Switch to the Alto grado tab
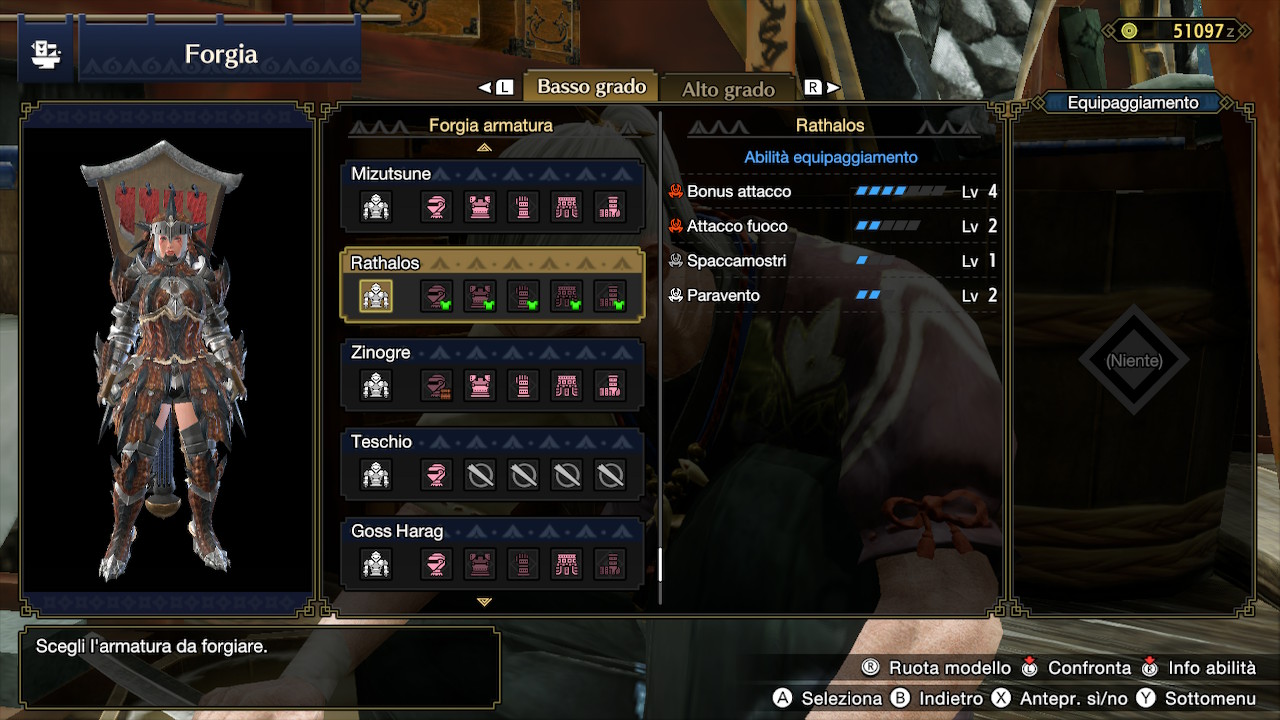1280x720 pixels. tap(728, 88)
